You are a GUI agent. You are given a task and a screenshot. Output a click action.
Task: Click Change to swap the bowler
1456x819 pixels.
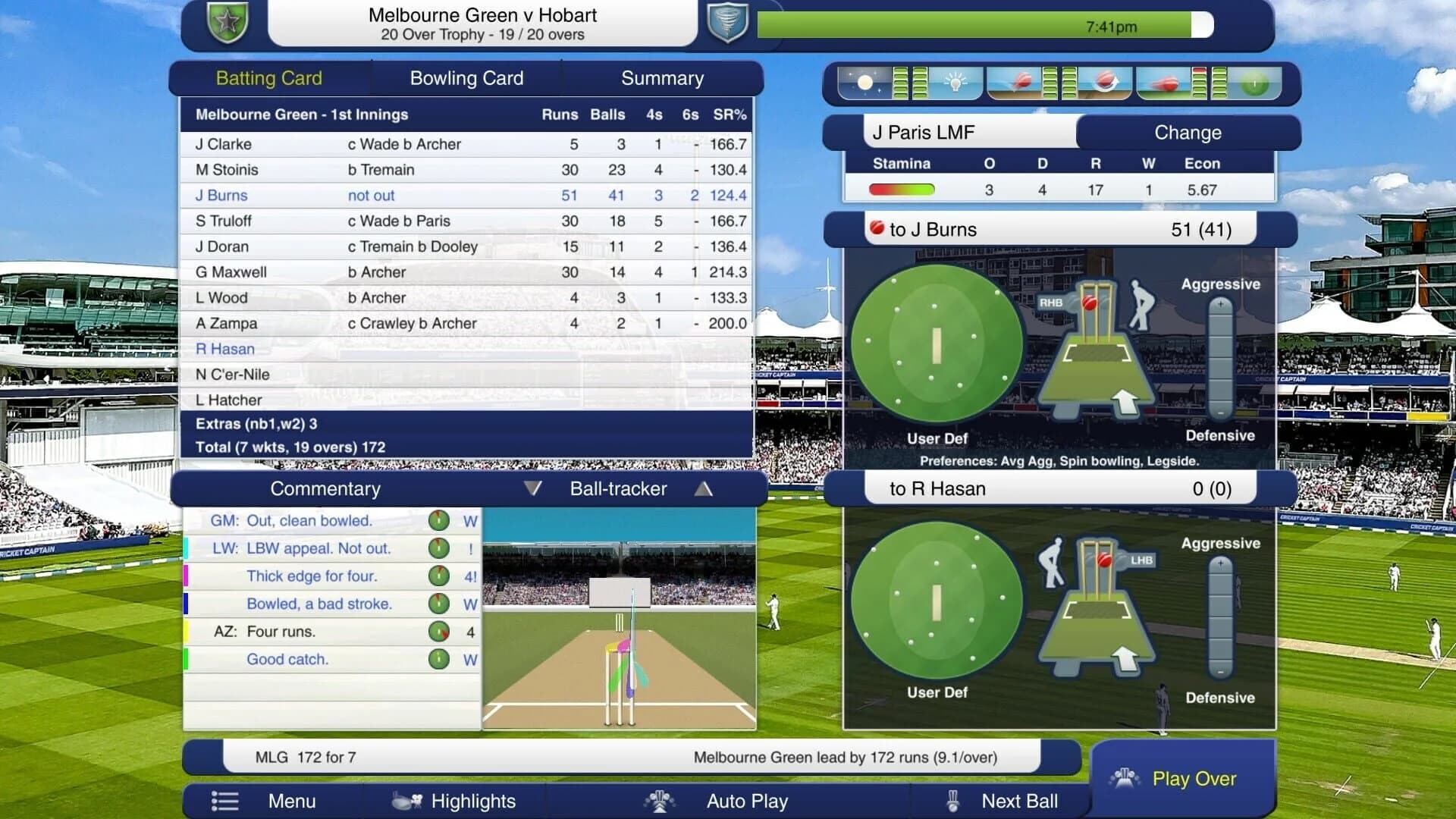[x=1188, y=133]
